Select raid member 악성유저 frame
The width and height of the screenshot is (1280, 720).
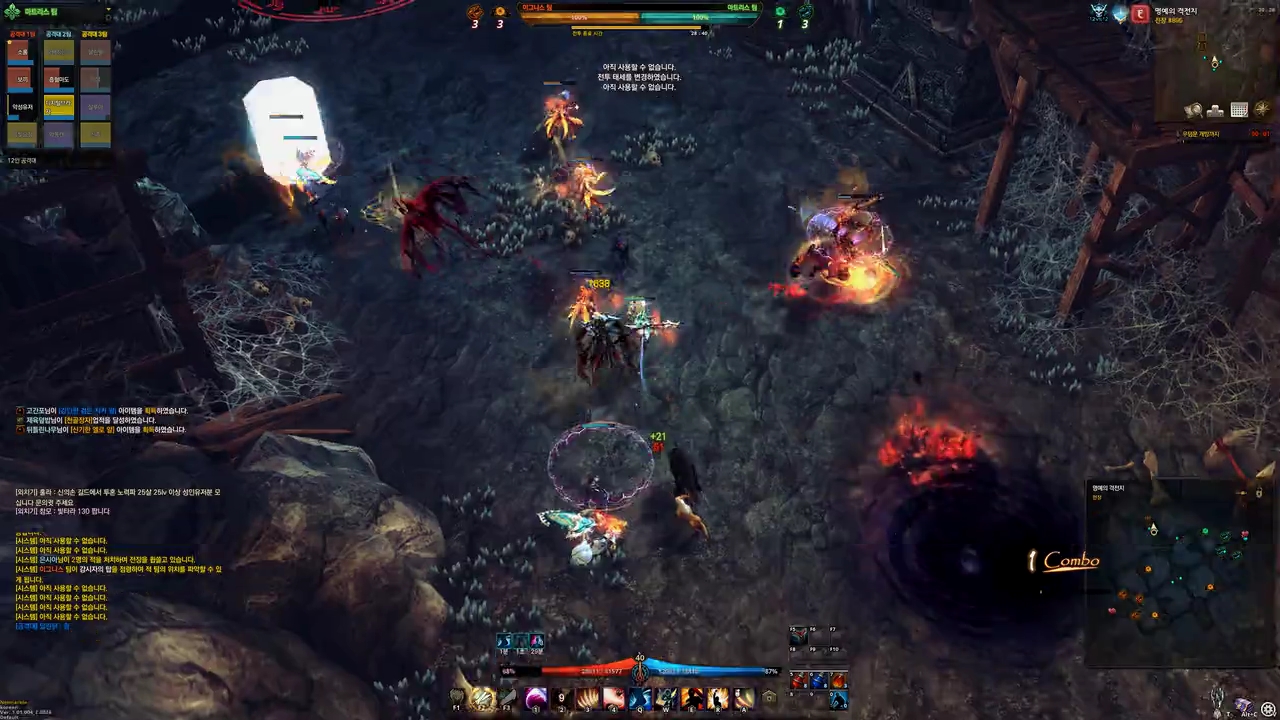click(x=22, y=106)
